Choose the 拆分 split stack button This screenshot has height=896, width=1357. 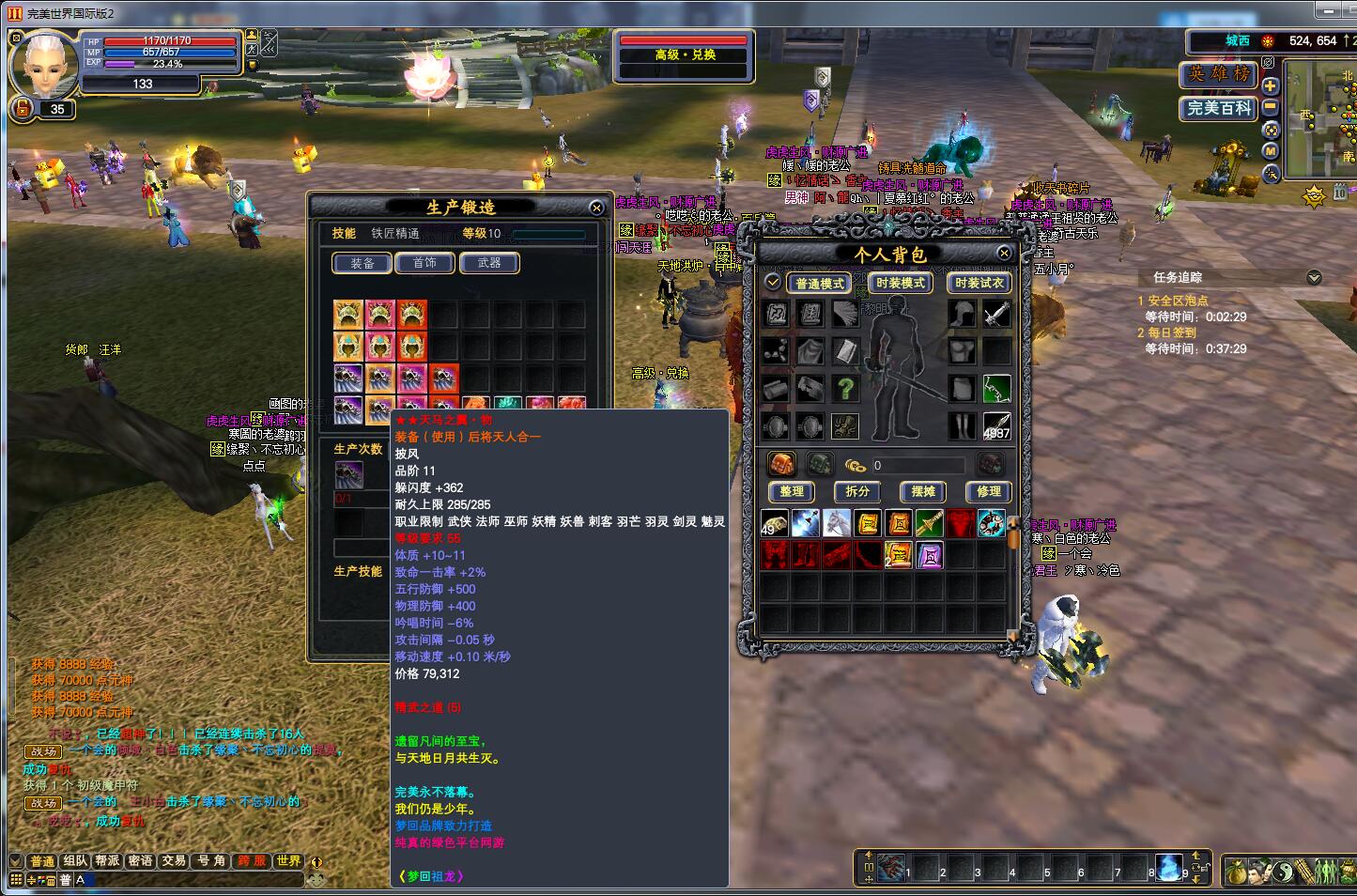click(x=856, y=491)
